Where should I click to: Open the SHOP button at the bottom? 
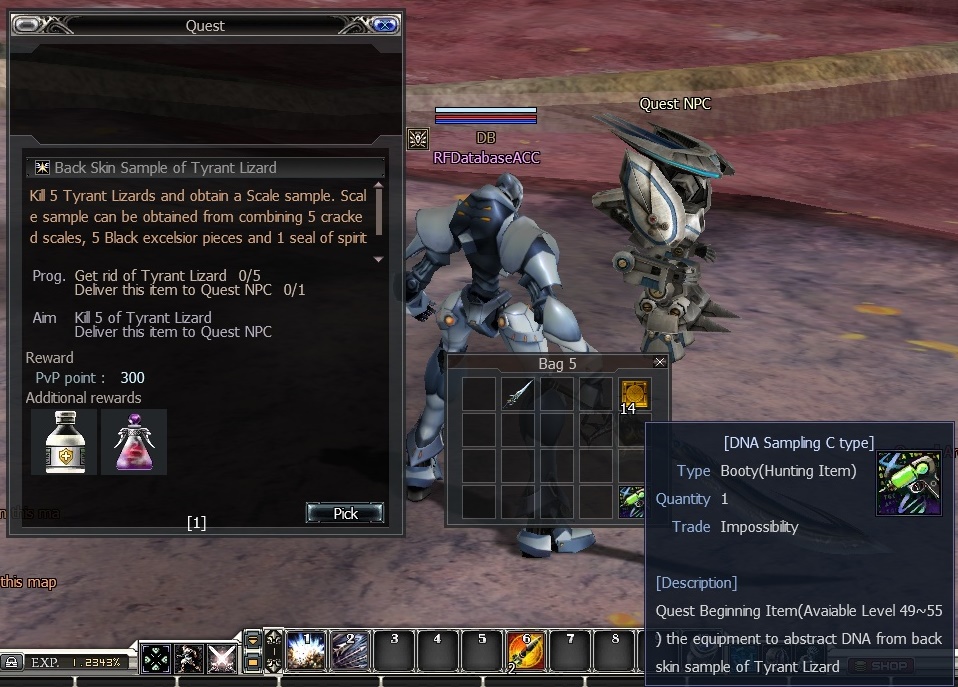coord(880,666)
